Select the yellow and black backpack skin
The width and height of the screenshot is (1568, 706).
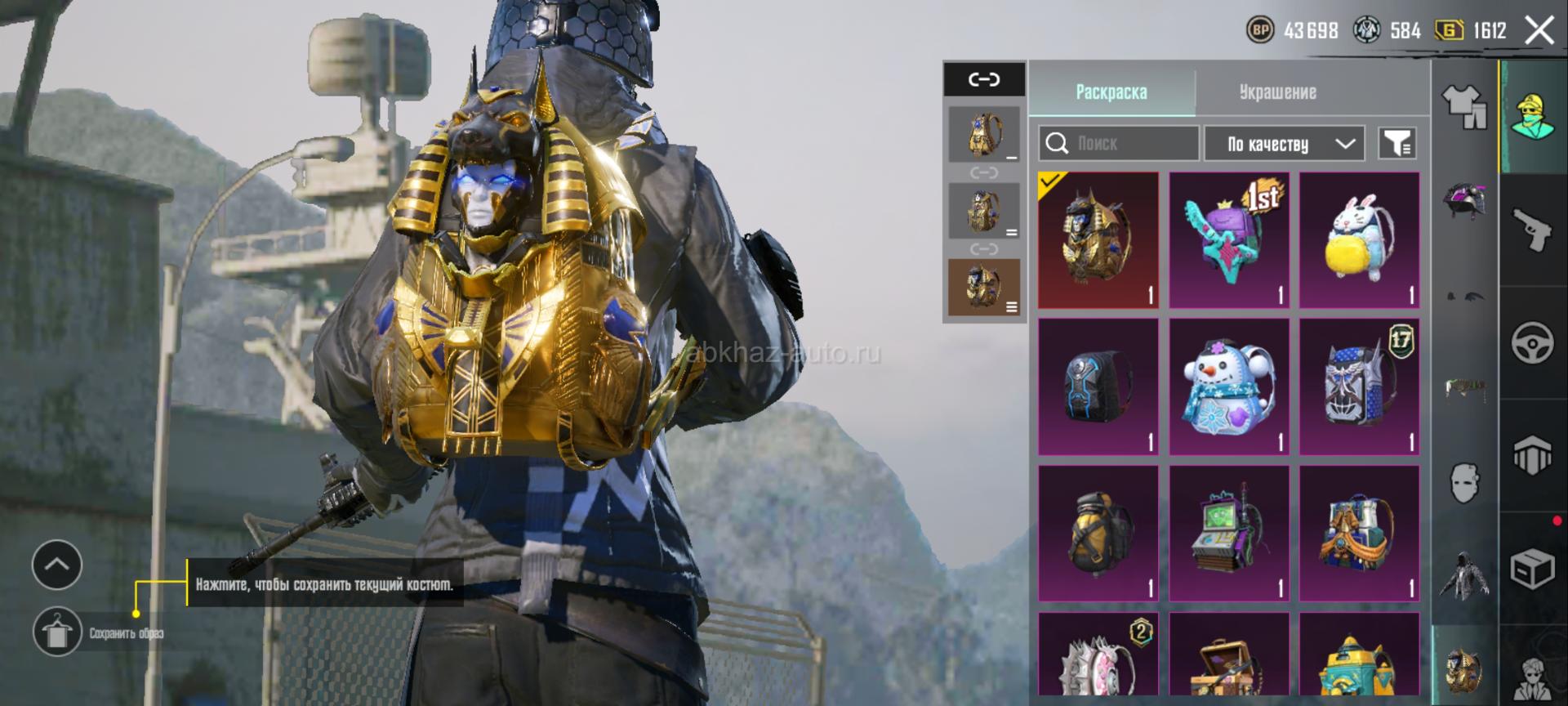(x=1098, y=534)
